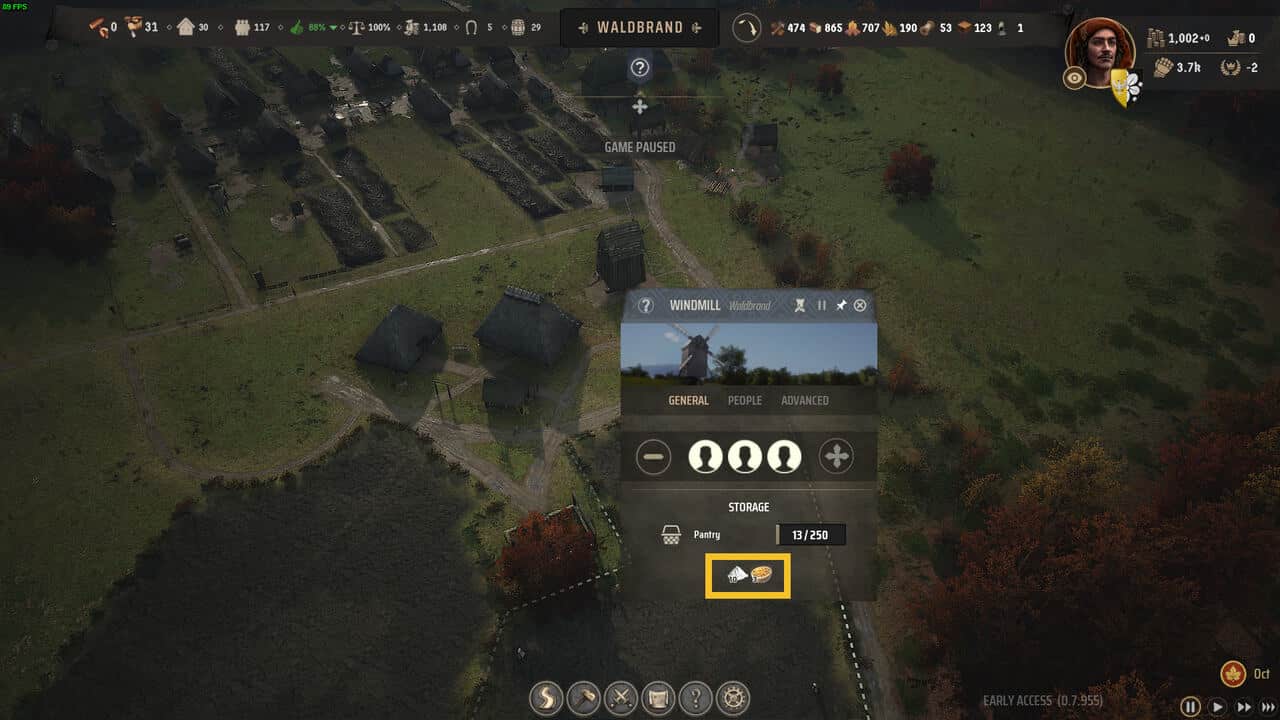Remove a worker with the minus button
Screen dimensions: 1280x720
click(x=654, y=457)
